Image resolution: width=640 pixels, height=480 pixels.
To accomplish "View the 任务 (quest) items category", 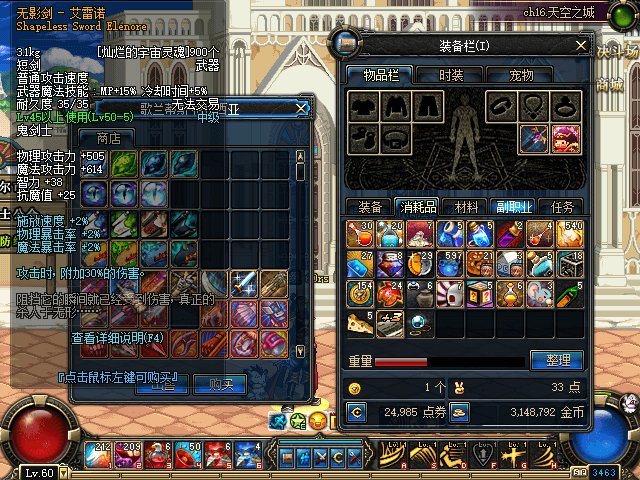I will [x=562, y=207].
